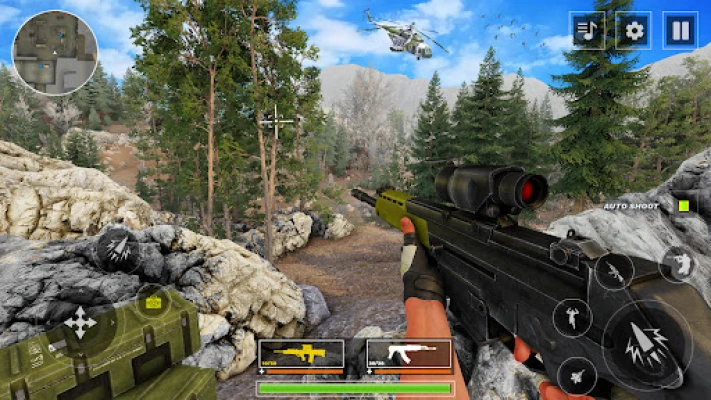Toggle the music note button
711x400 pixels.
[x=588, y=31]
